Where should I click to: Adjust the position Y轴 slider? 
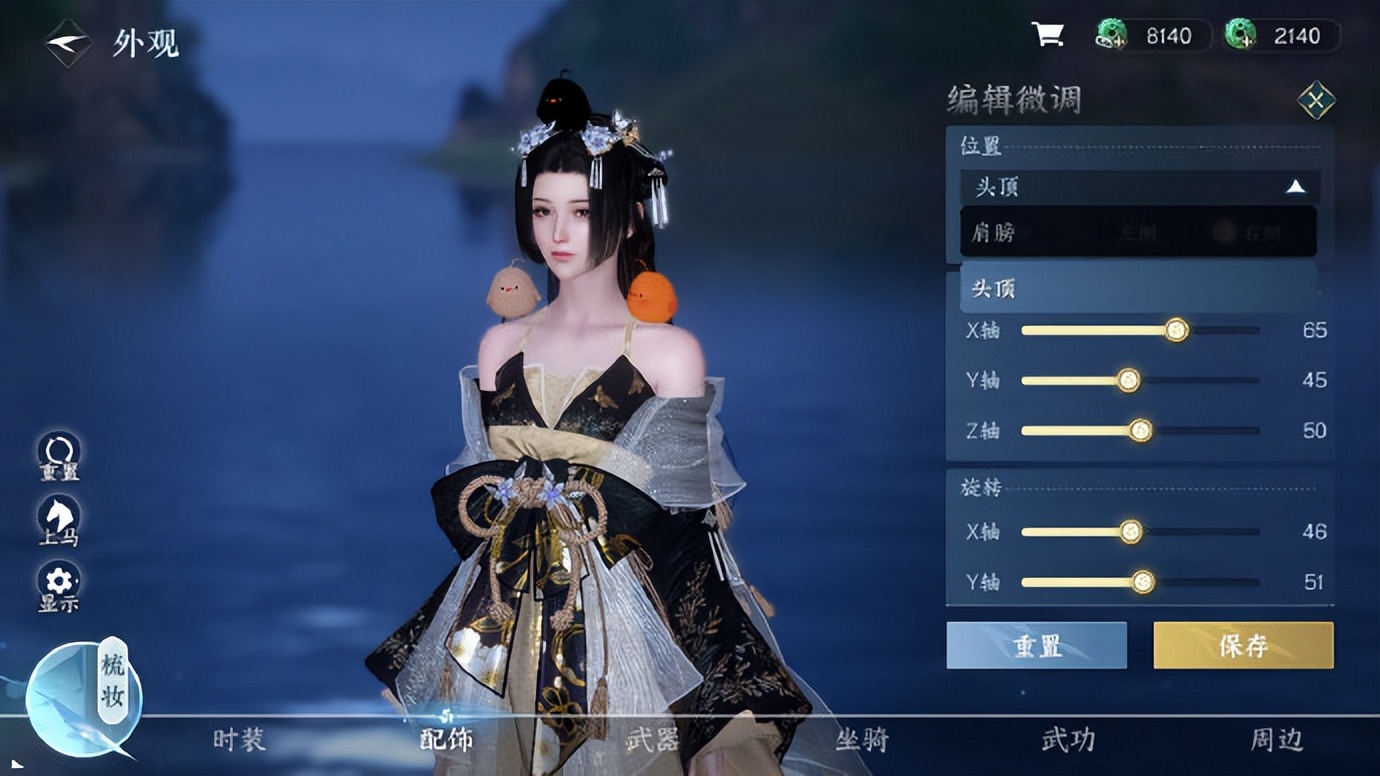click(x=1128, y=380)
